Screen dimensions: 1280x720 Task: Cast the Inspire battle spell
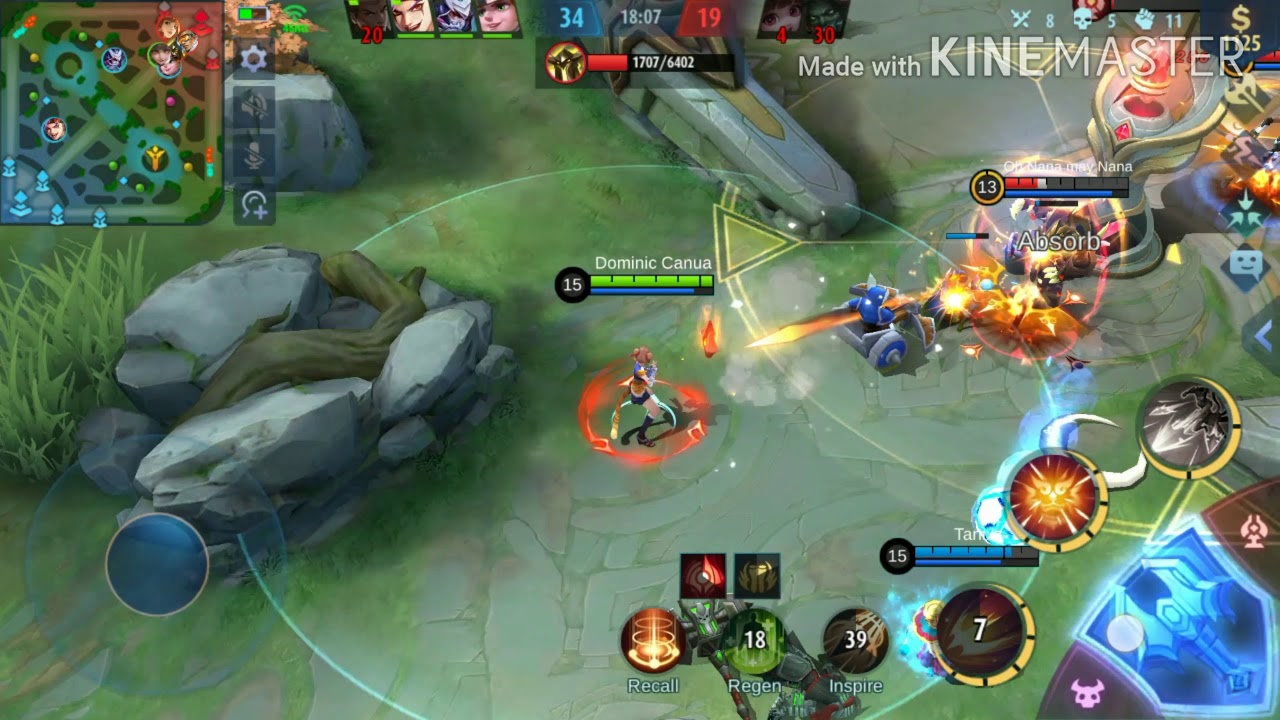pos(856,641)
